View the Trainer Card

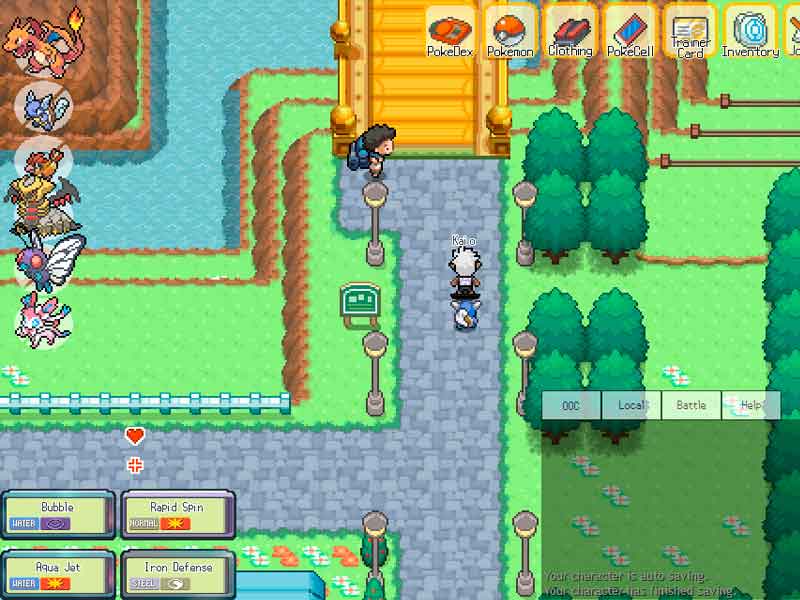click(690, 33)
